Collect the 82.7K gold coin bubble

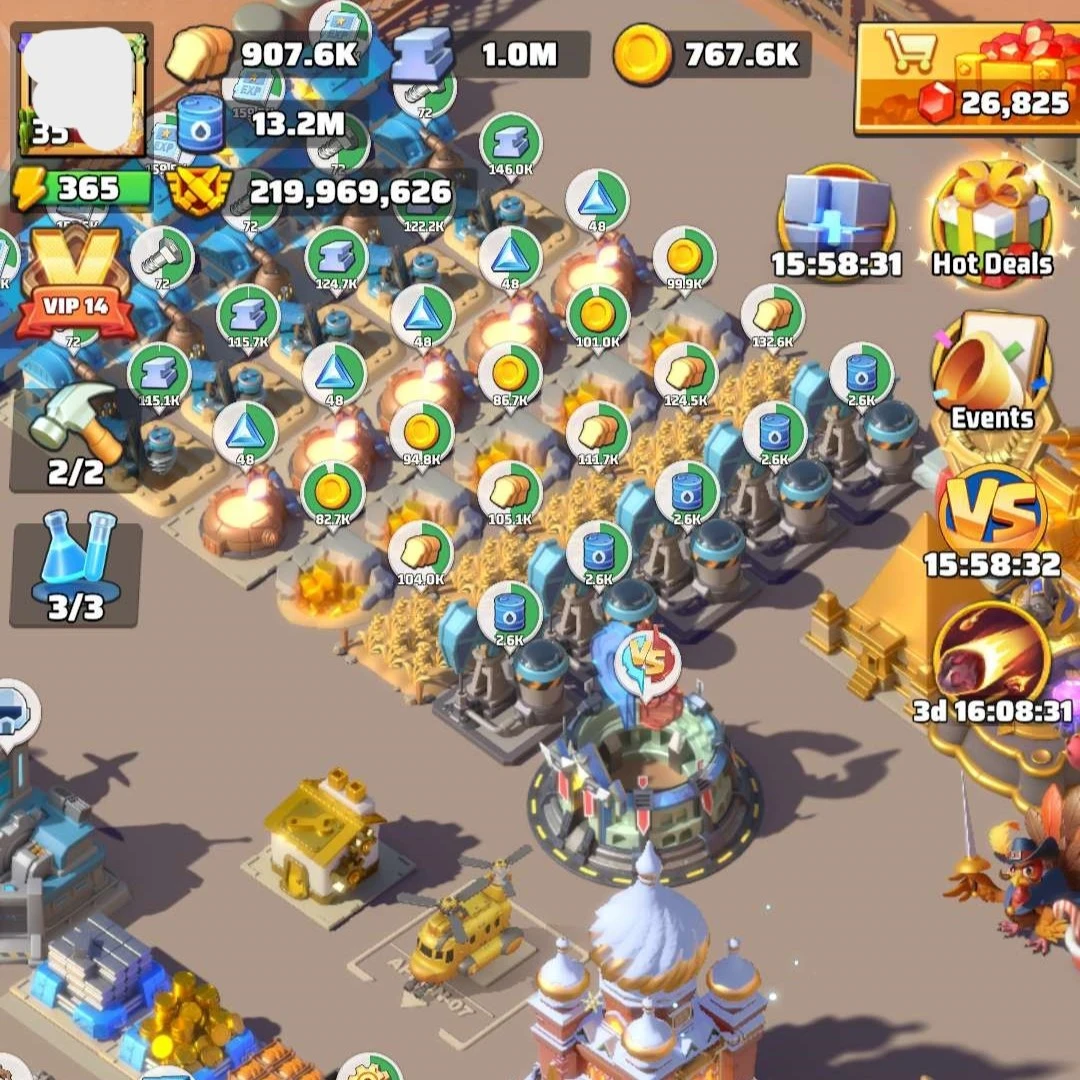(332, 492)
